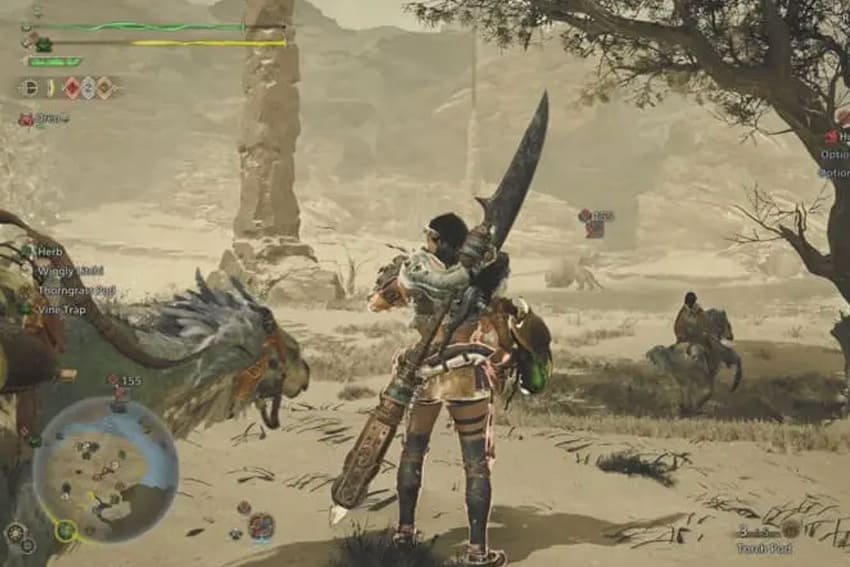This screenshot has height=567, width=850.
Task: Click the yellow-ringed icon at the minimap edge
Action: coord(66,530)
